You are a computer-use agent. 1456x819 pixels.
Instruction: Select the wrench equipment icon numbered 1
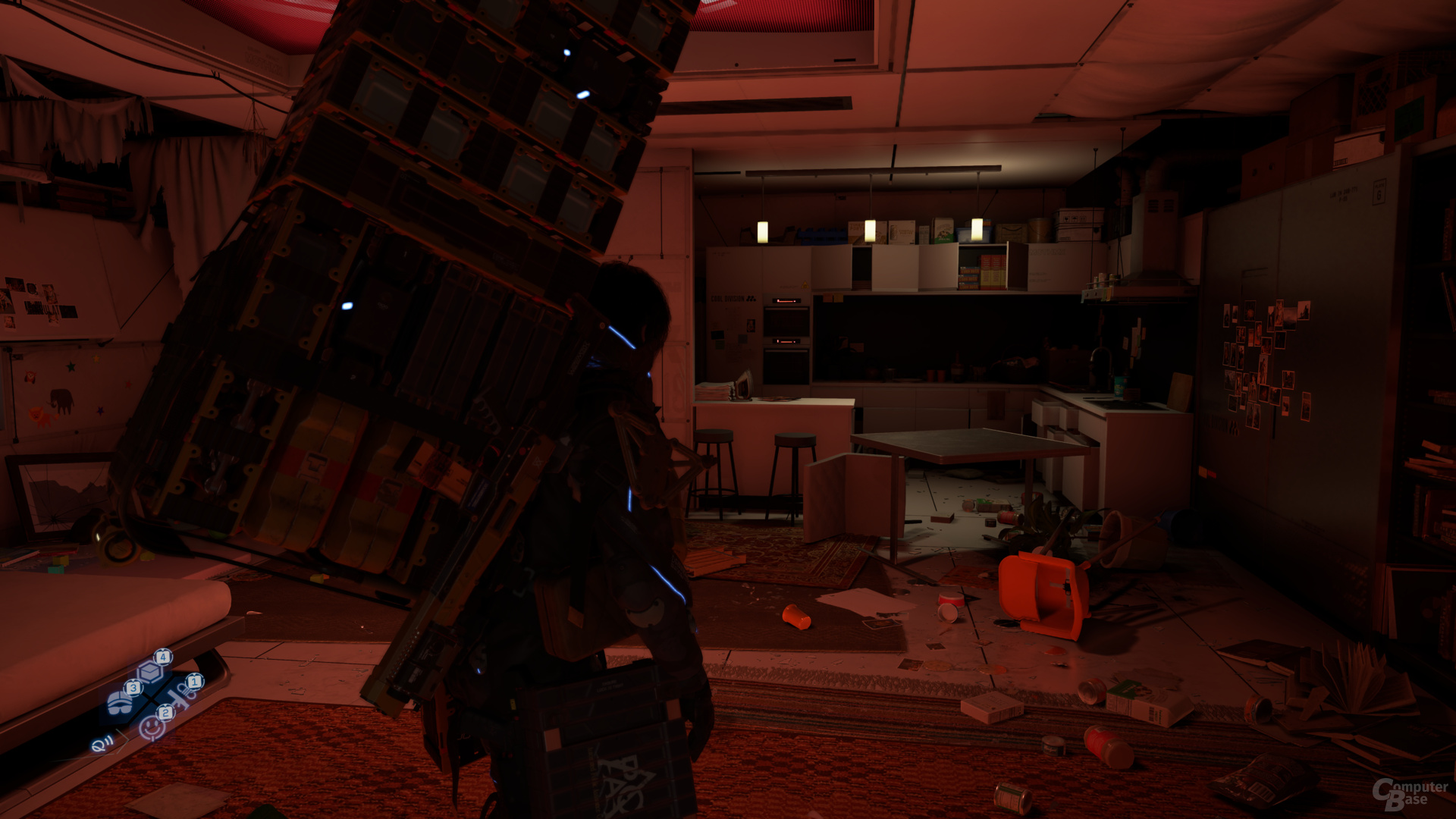(x=180, y=696)
